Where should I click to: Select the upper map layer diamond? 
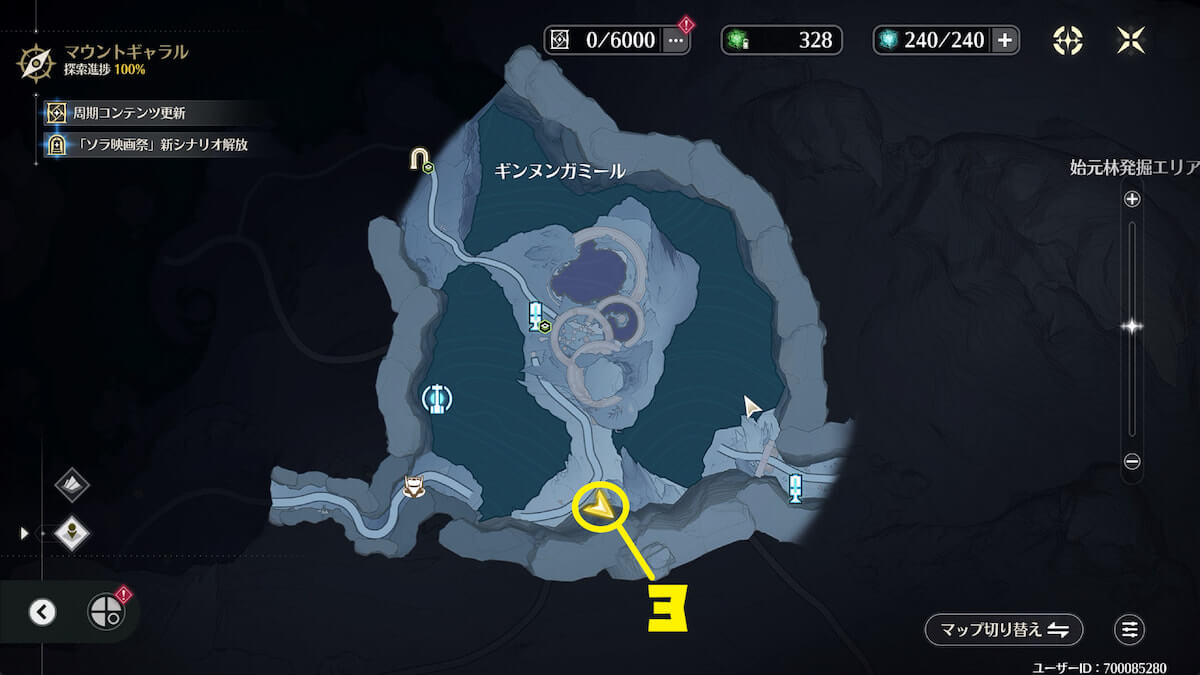point(72,485)
